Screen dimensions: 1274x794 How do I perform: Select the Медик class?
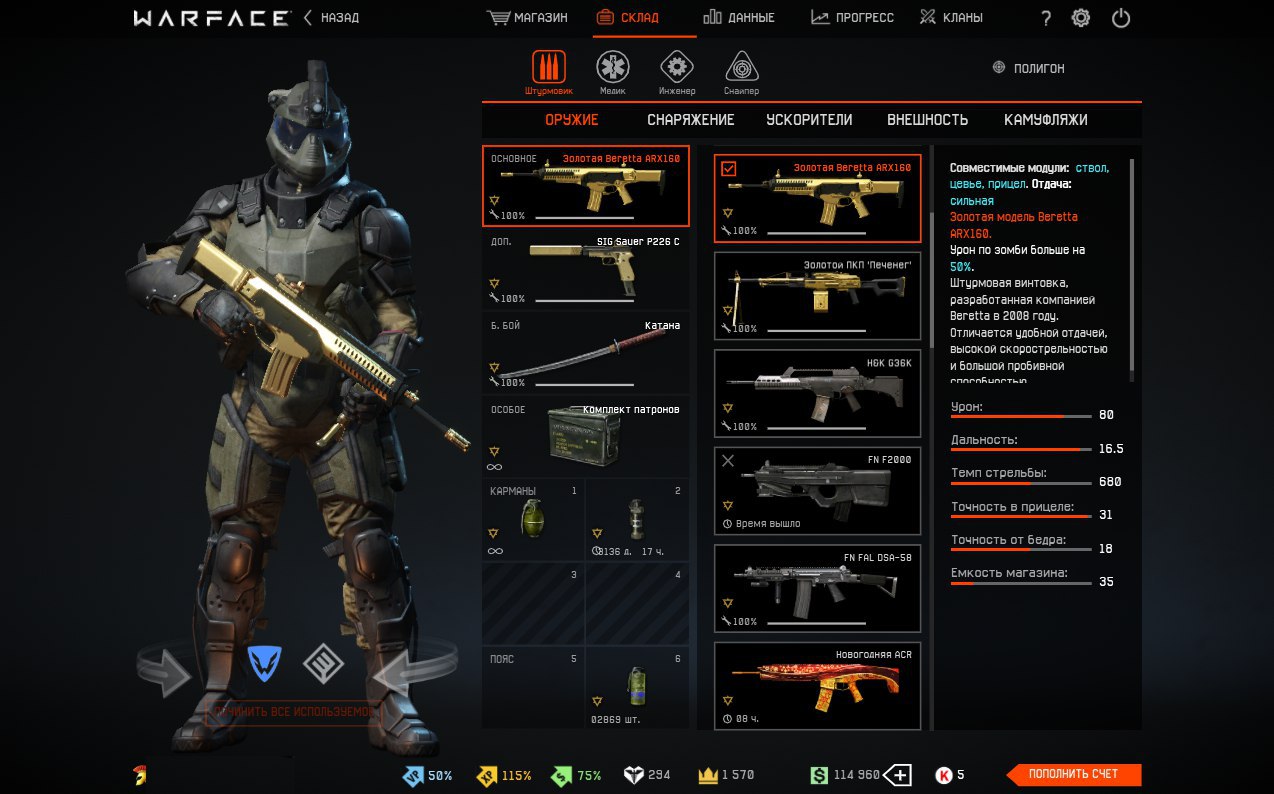[613, 71]
